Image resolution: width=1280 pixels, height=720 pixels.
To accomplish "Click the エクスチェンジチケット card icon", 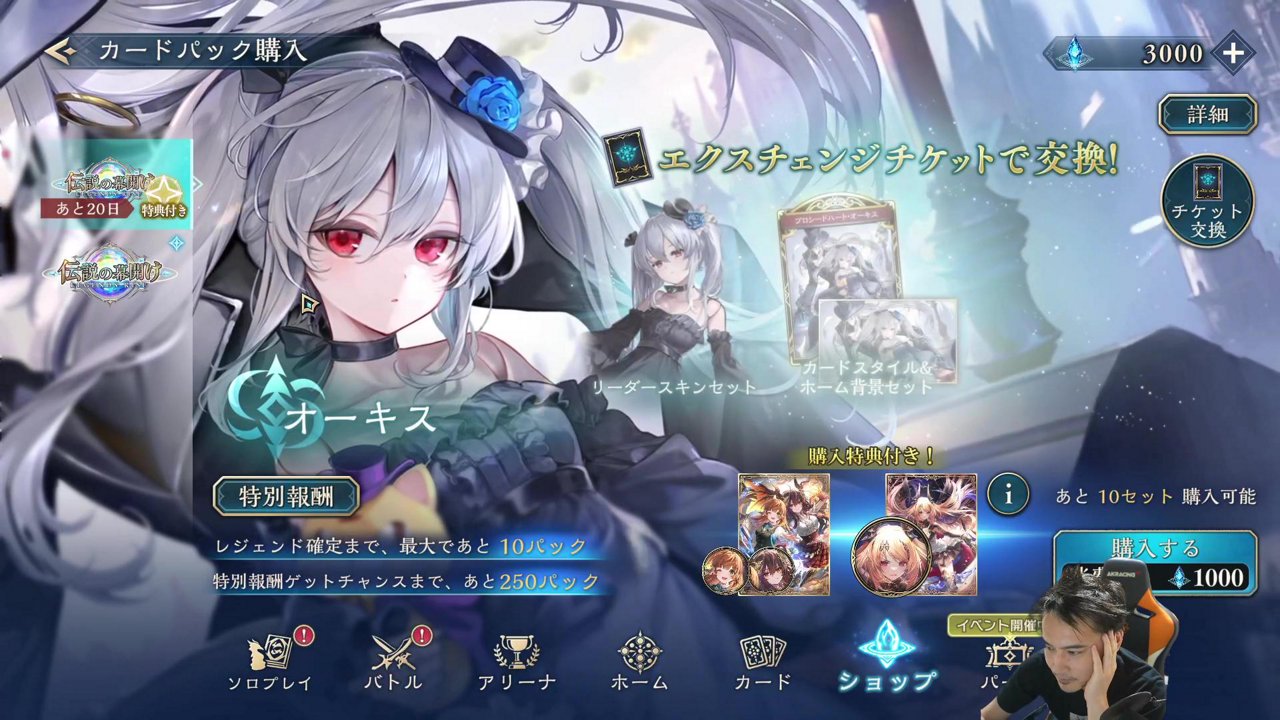I will pyautogui.click(x=629, y=160).
